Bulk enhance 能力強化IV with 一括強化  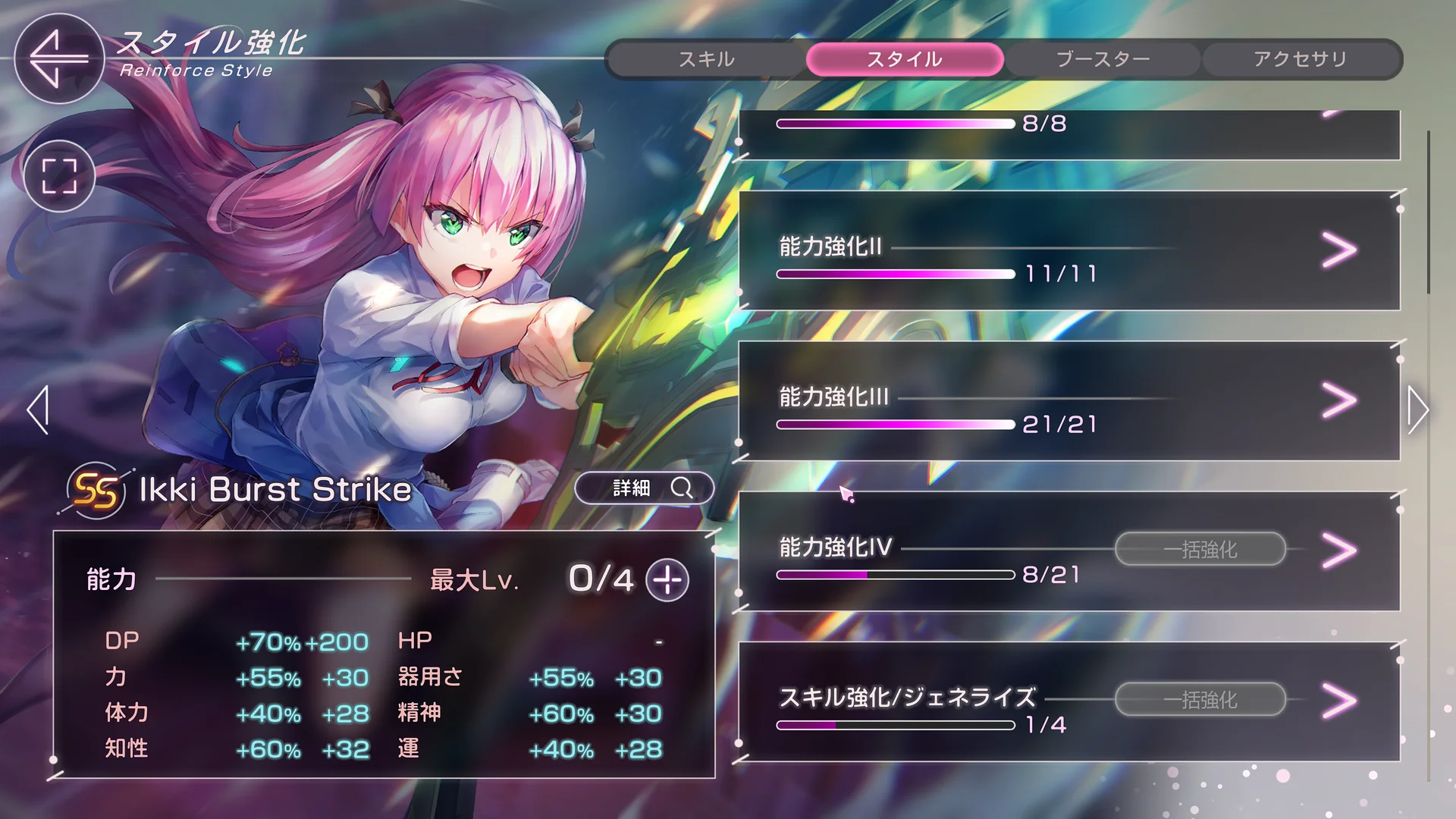pos(1200,549)
